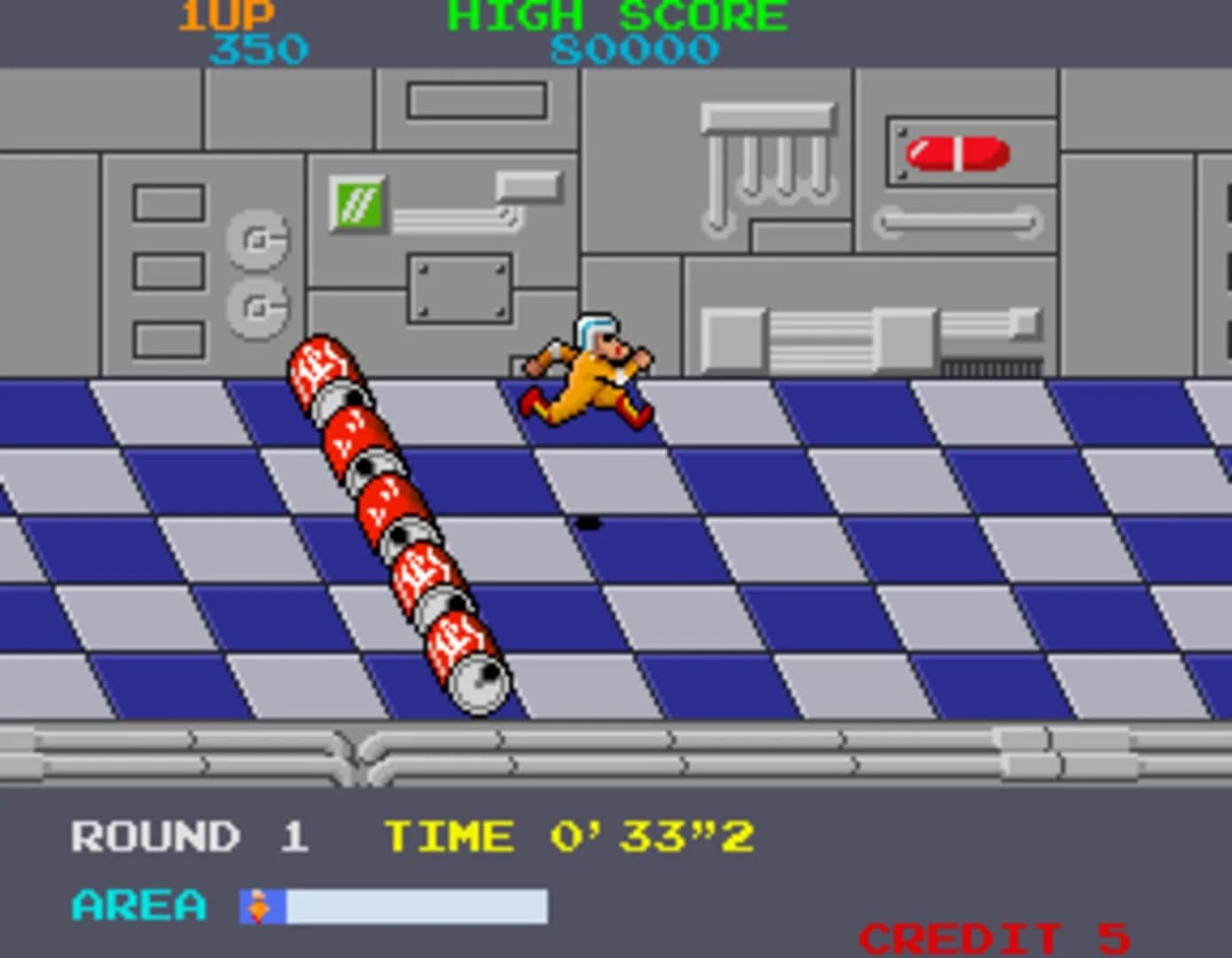Click the 1UP label
The width and height of the screenshot is (1232, 958).
224,14
